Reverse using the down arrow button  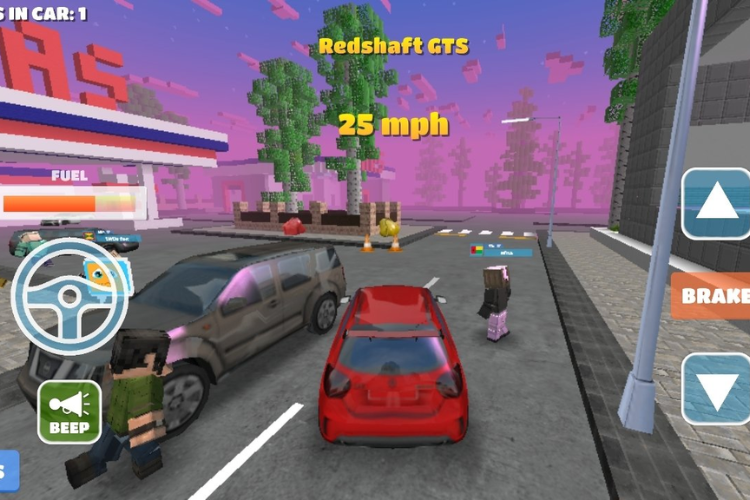(717, 388)
